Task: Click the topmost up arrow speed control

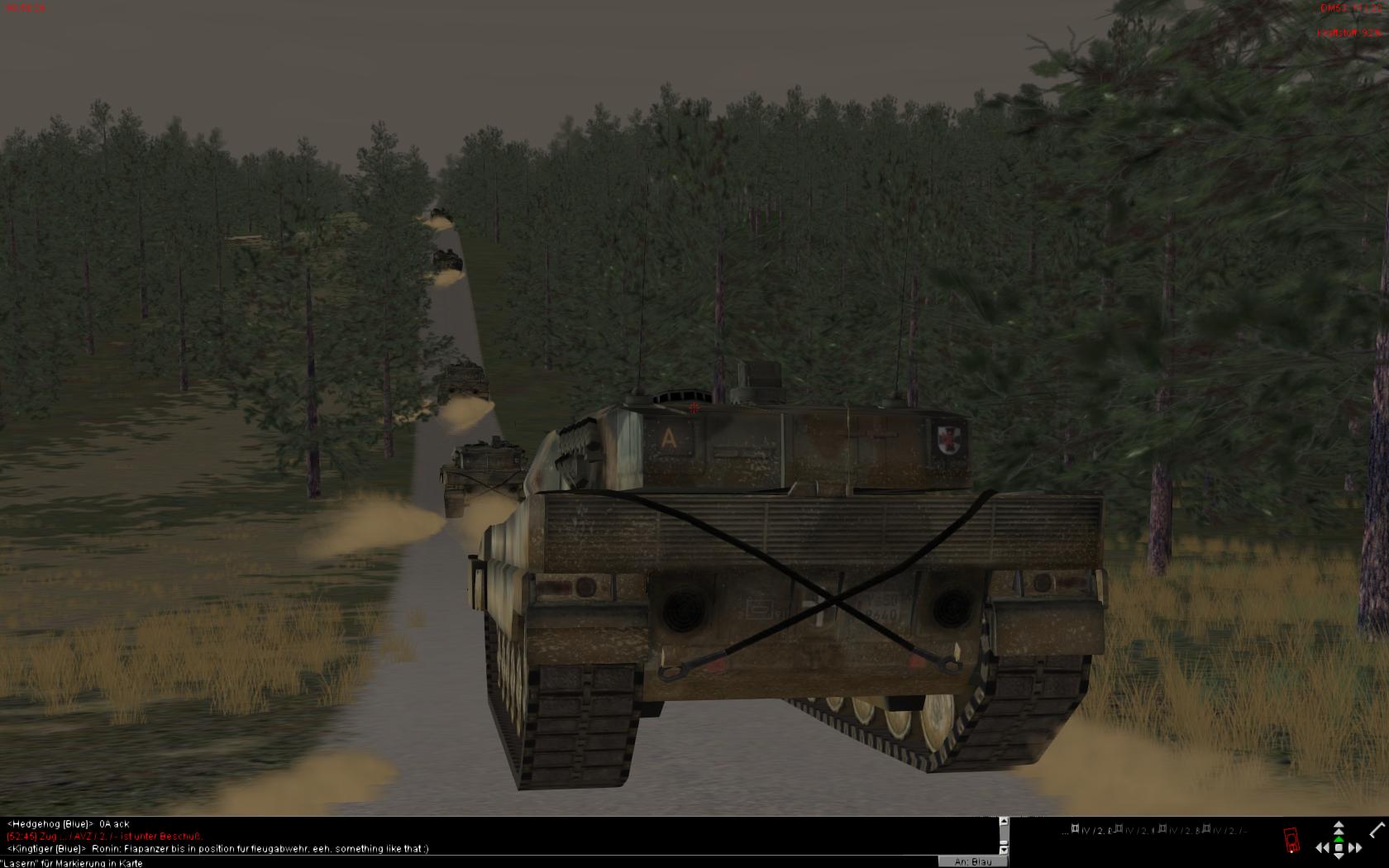Action: pyautogui.click(x=1339, y=825)
